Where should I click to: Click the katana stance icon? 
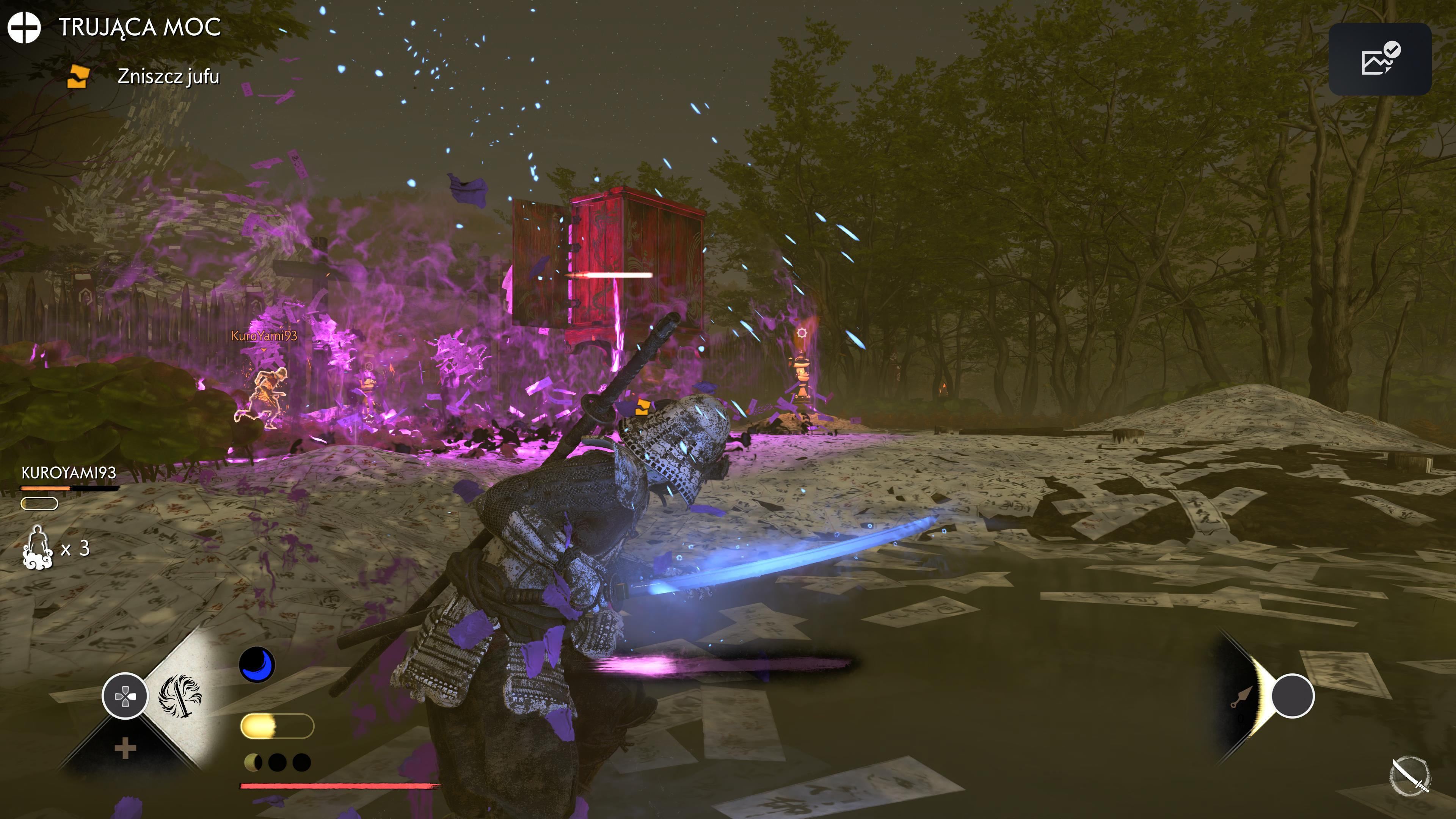click(x=1410, y=775)
